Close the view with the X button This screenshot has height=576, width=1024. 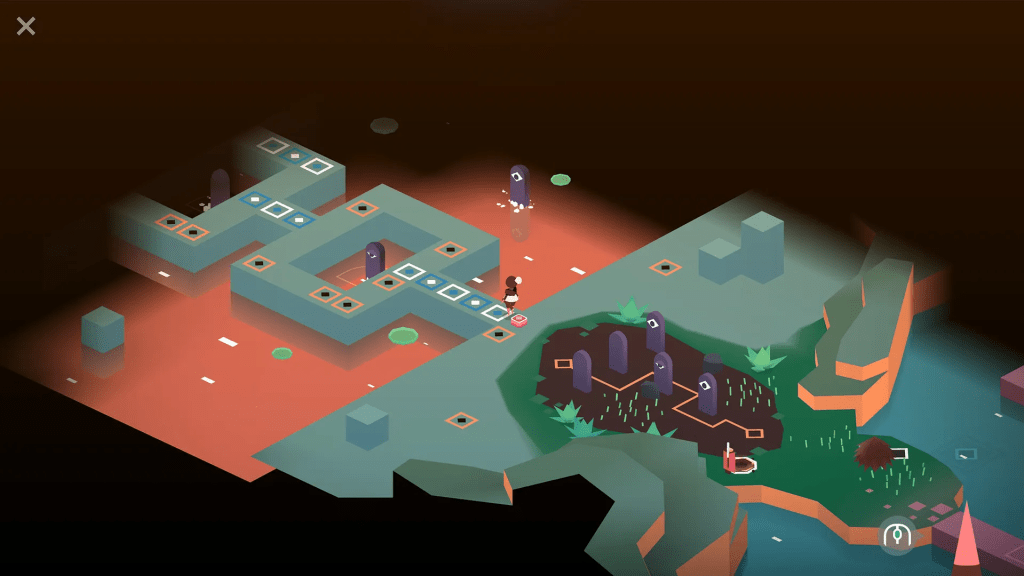pos(26,26)
